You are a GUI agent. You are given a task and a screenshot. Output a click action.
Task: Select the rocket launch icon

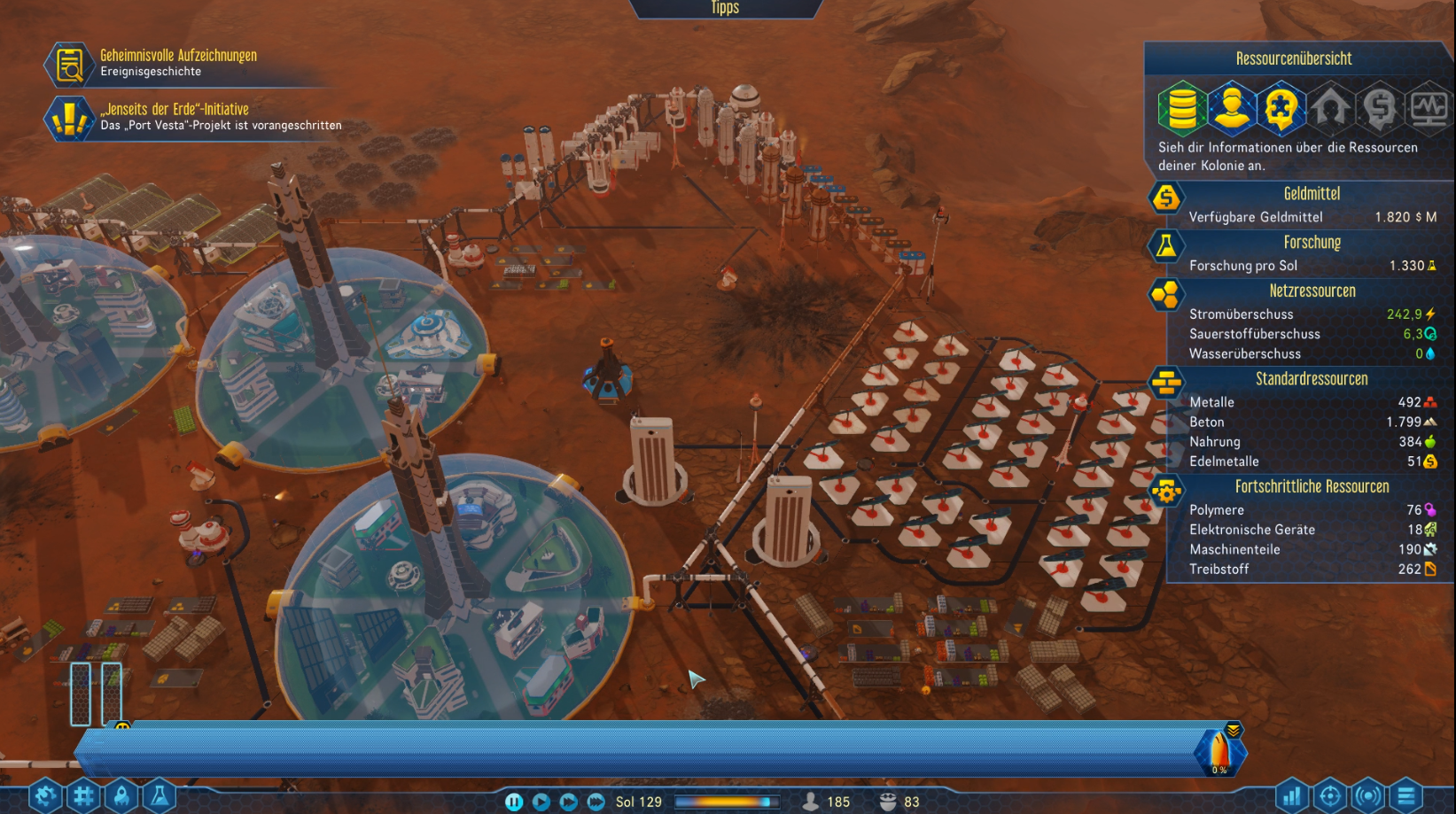123,795
